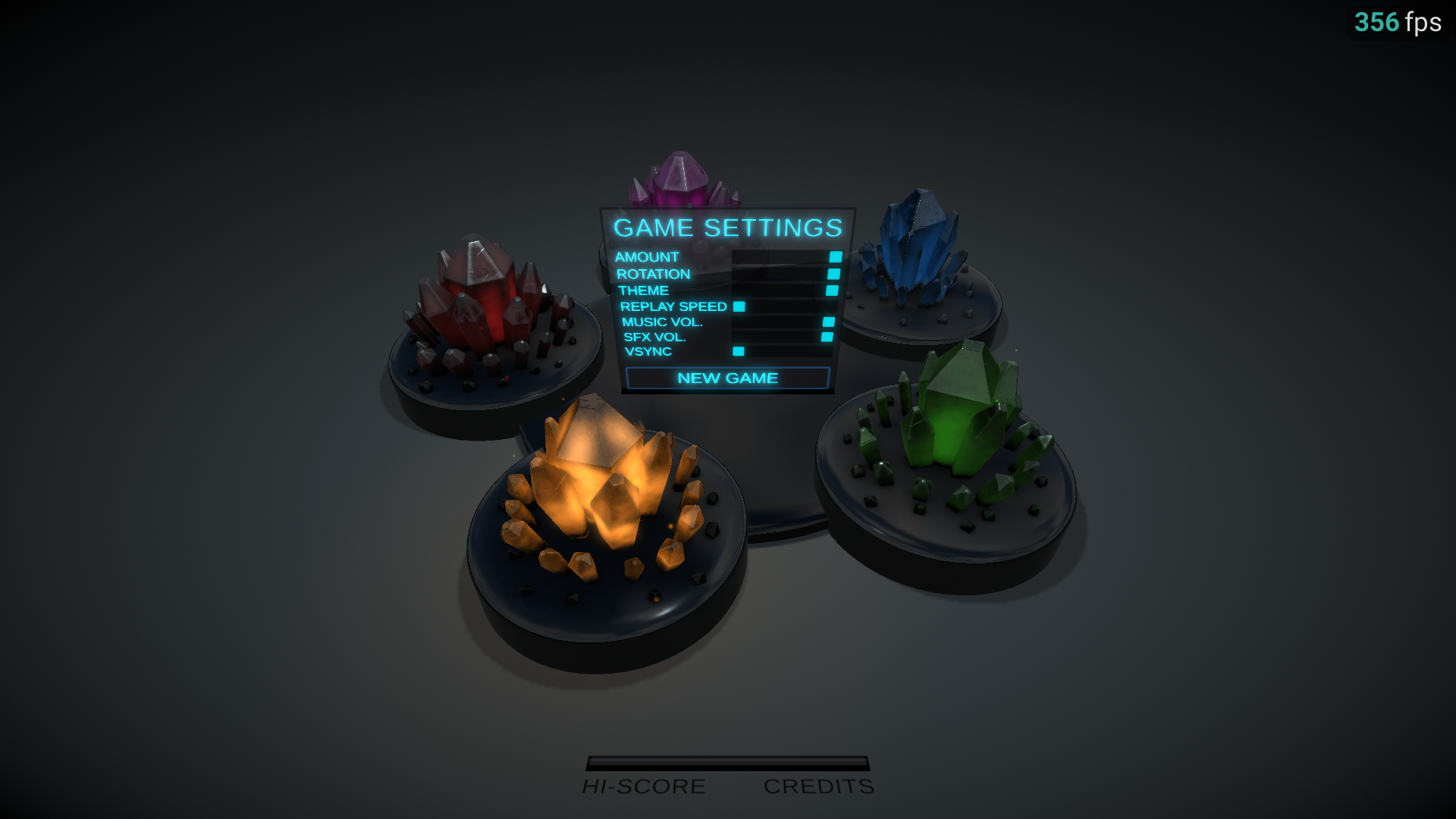Click the bar above HI-SCORE
This screenshot has width=1456, height=819.
click(x=726, y=764)
